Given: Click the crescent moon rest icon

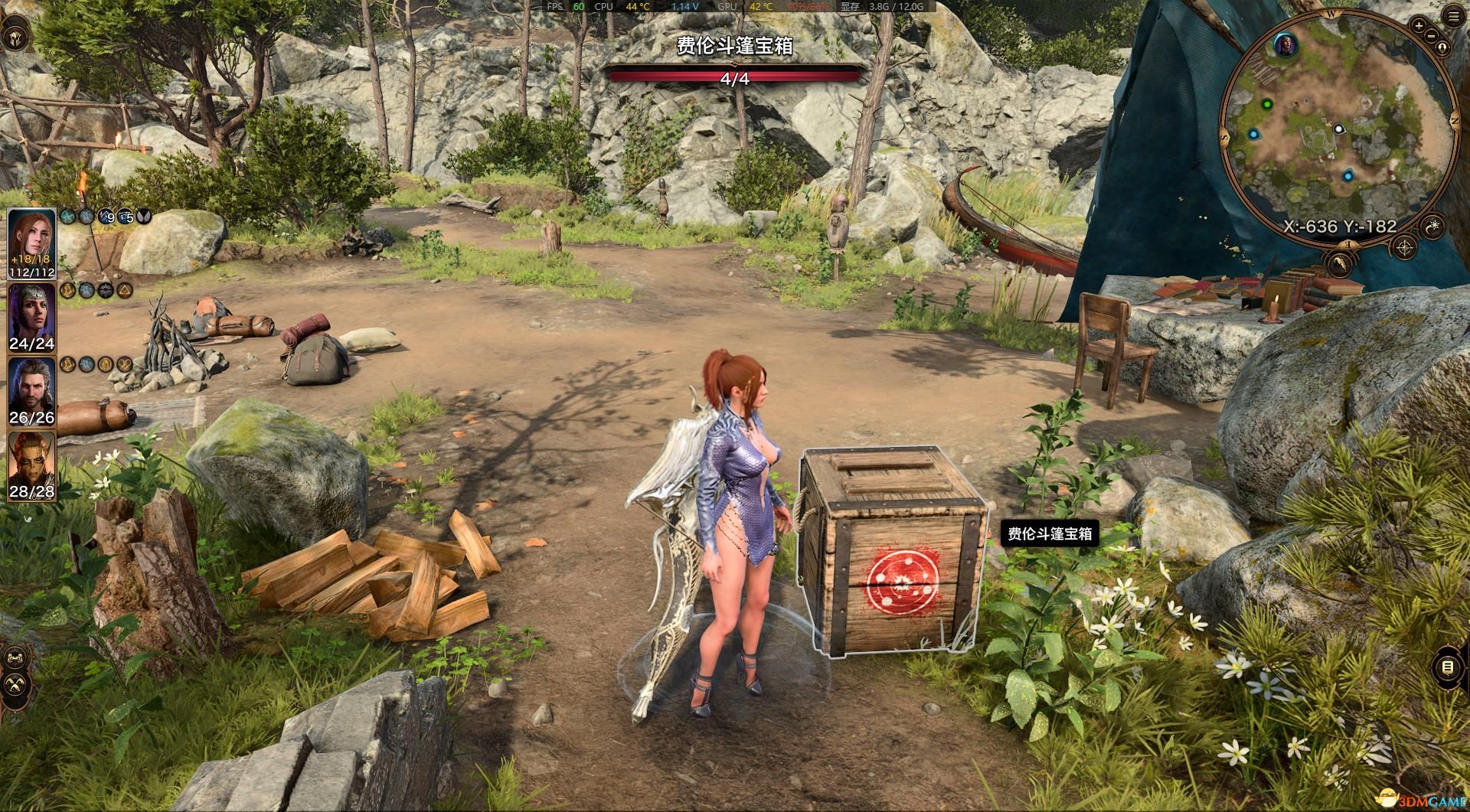Looking at the screenshot, I should tap(1432, 226).
